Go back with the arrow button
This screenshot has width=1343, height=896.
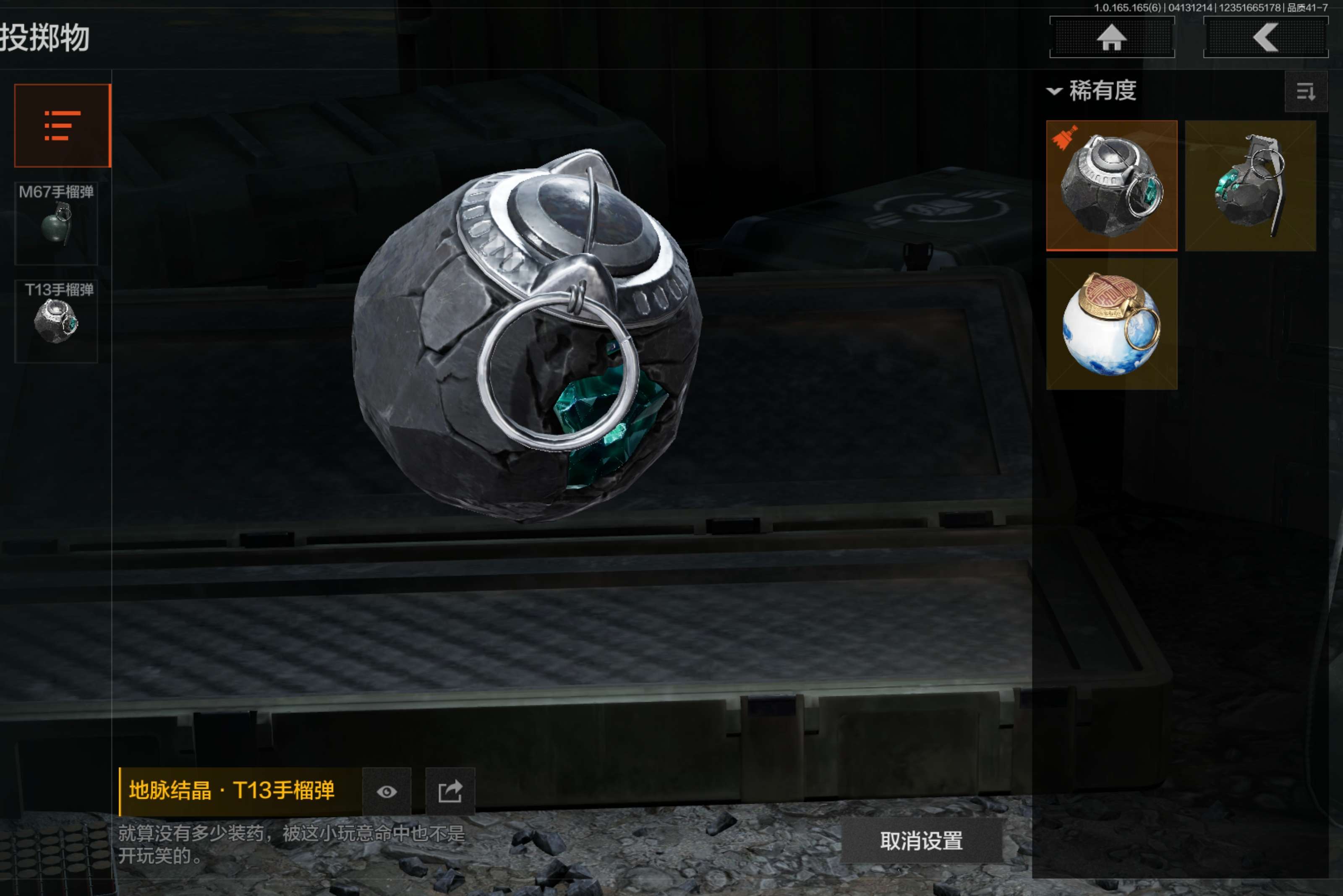pos(1265,38)
